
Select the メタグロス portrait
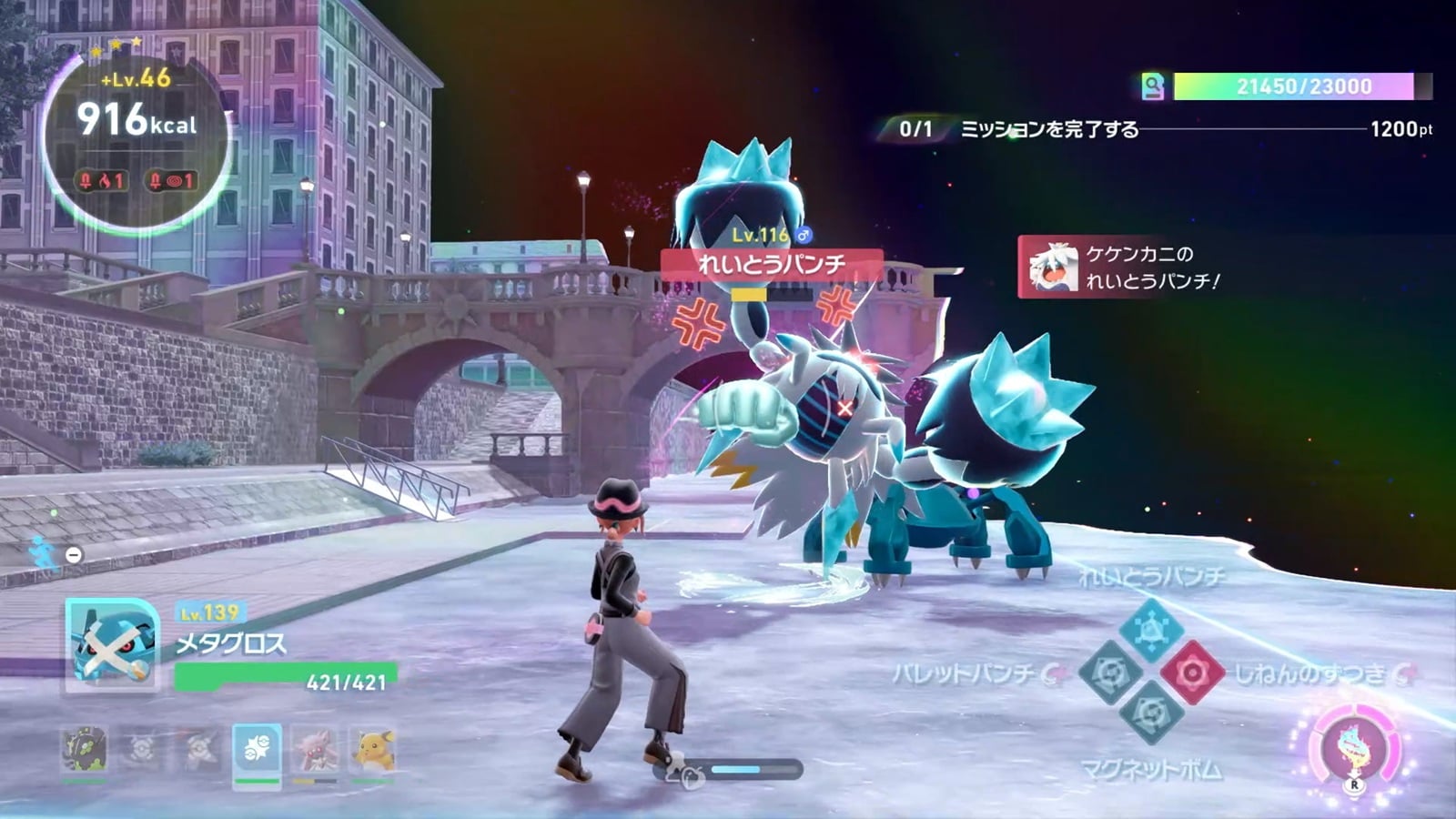pos(112,645)
